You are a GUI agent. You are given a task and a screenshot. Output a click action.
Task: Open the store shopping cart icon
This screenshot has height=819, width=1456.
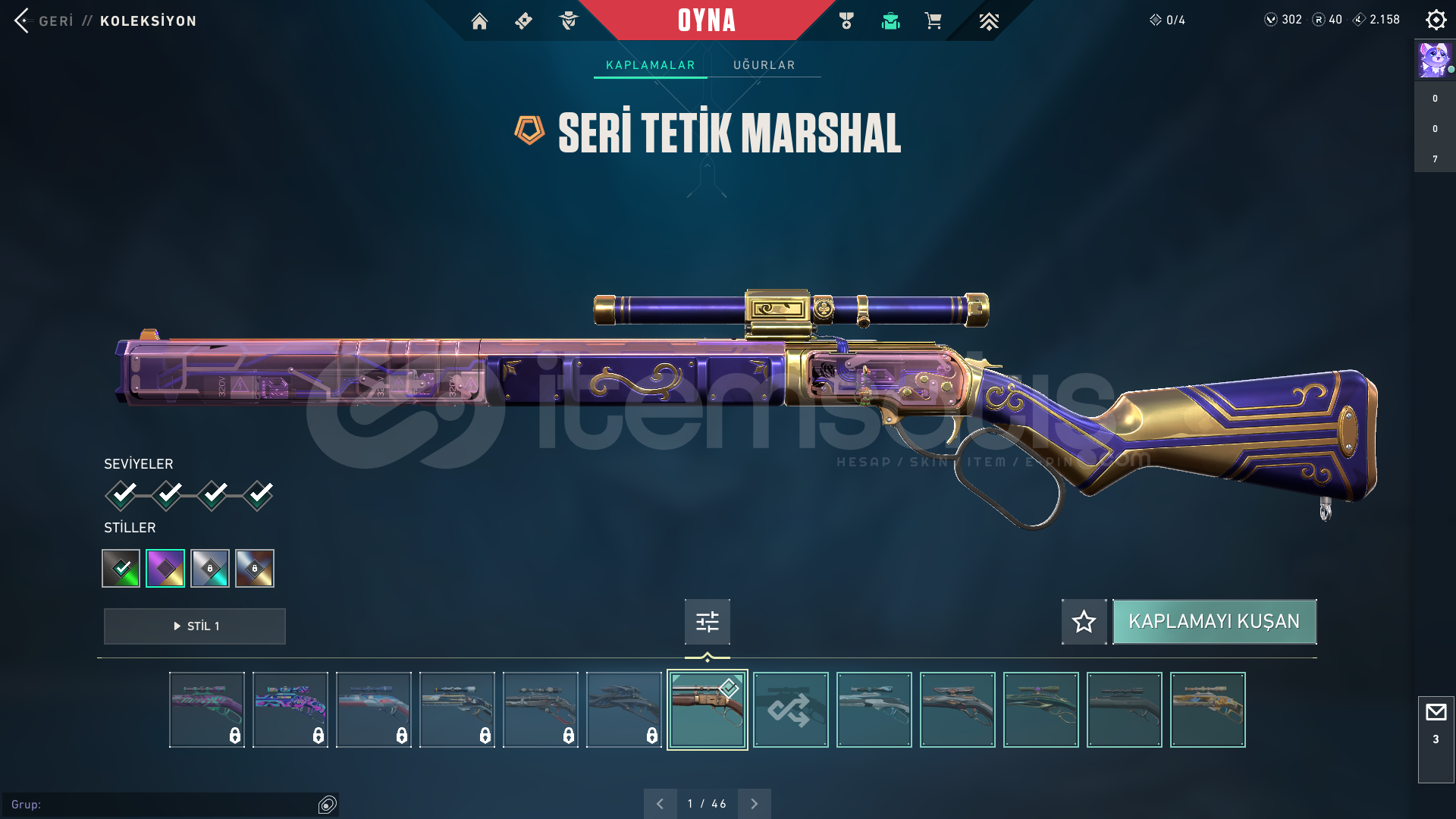(x=933, y=21)
